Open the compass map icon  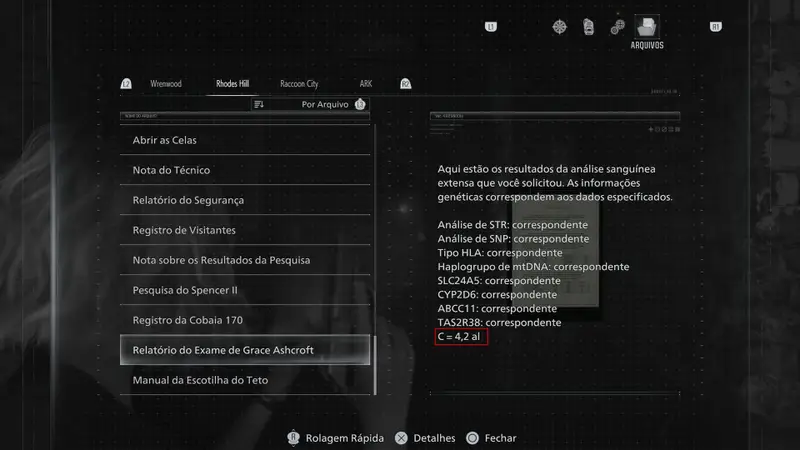(x=560, y=26)
